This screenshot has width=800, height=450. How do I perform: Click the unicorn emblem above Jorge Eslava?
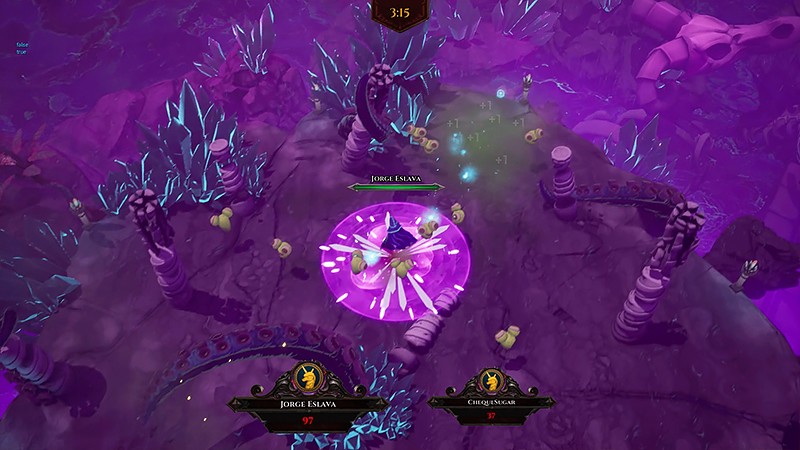[x=307, y=380]
